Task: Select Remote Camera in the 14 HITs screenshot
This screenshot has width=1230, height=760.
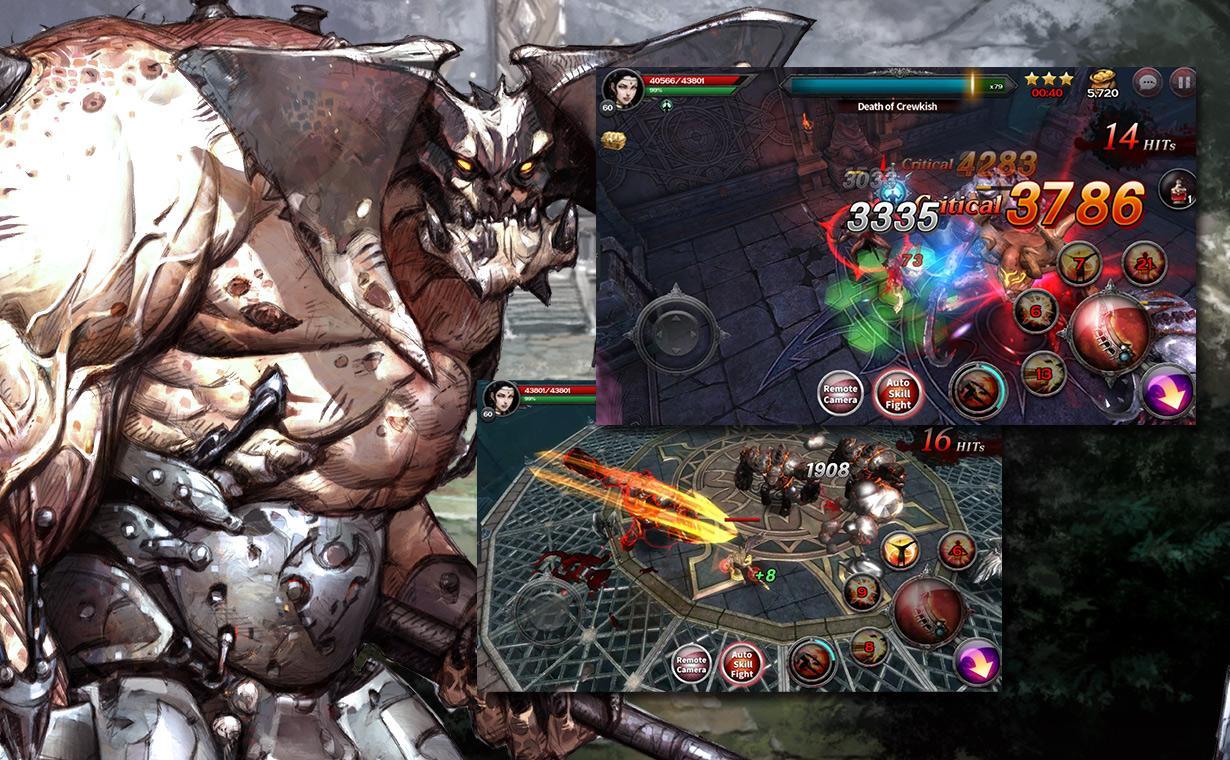Action: click(x=840, y=393)
